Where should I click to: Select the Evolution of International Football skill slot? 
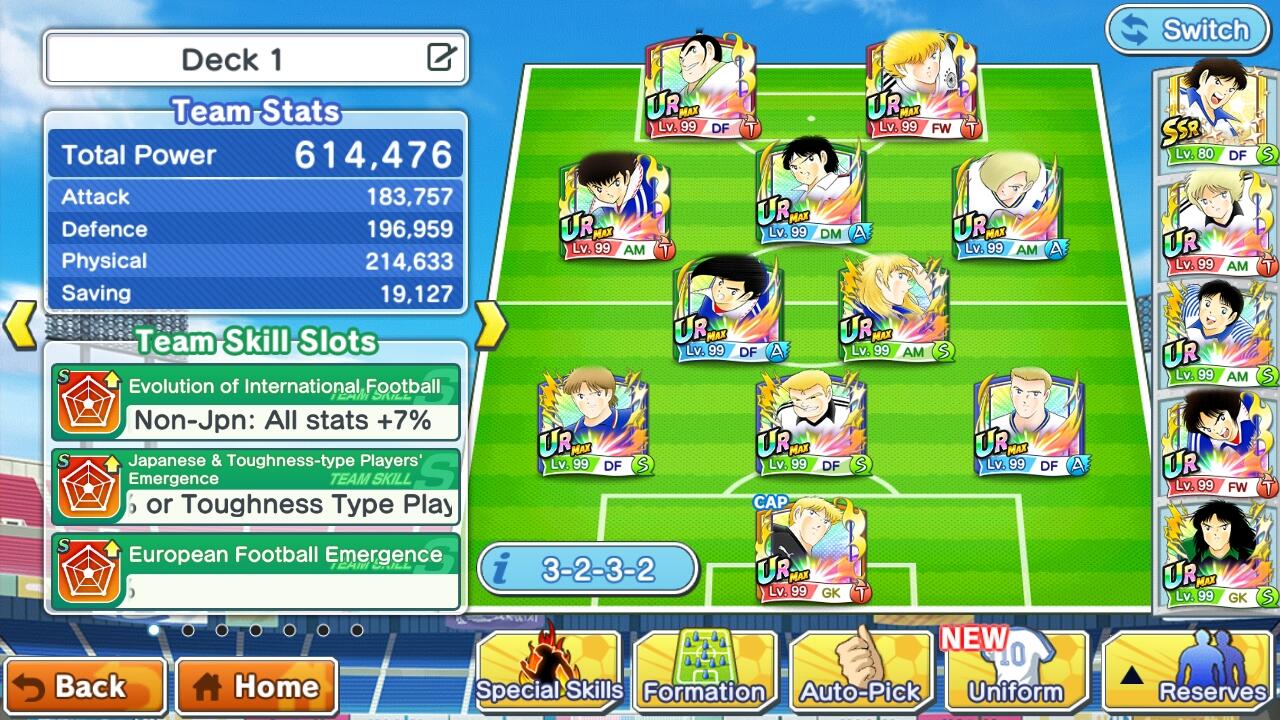pos(256,402)
